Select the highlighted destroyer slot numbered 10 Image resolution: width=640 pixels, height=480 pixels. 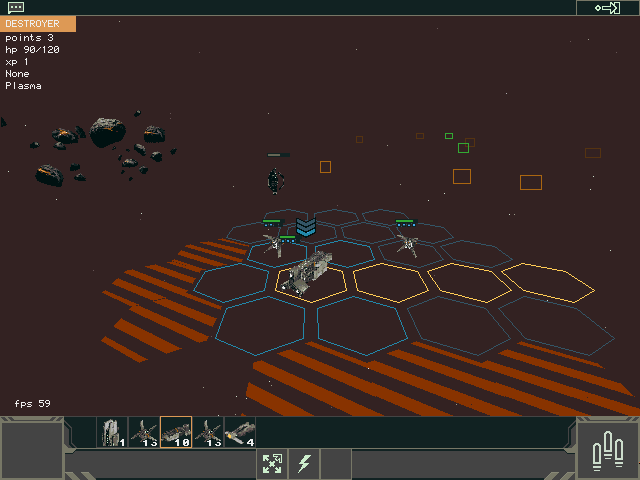176,432
